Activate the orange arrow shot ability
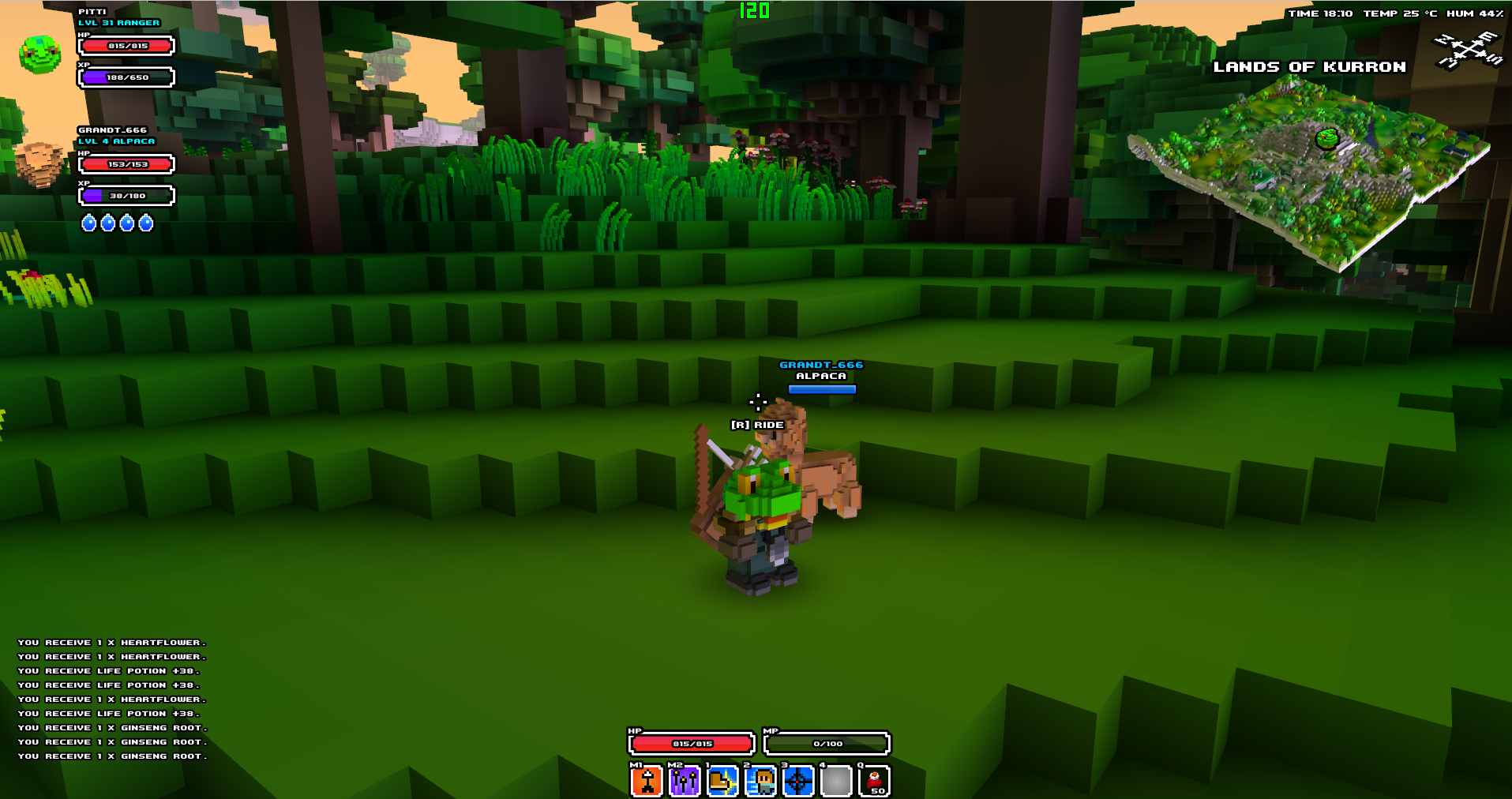This screenshot has width=1512, height=799. 647,782
